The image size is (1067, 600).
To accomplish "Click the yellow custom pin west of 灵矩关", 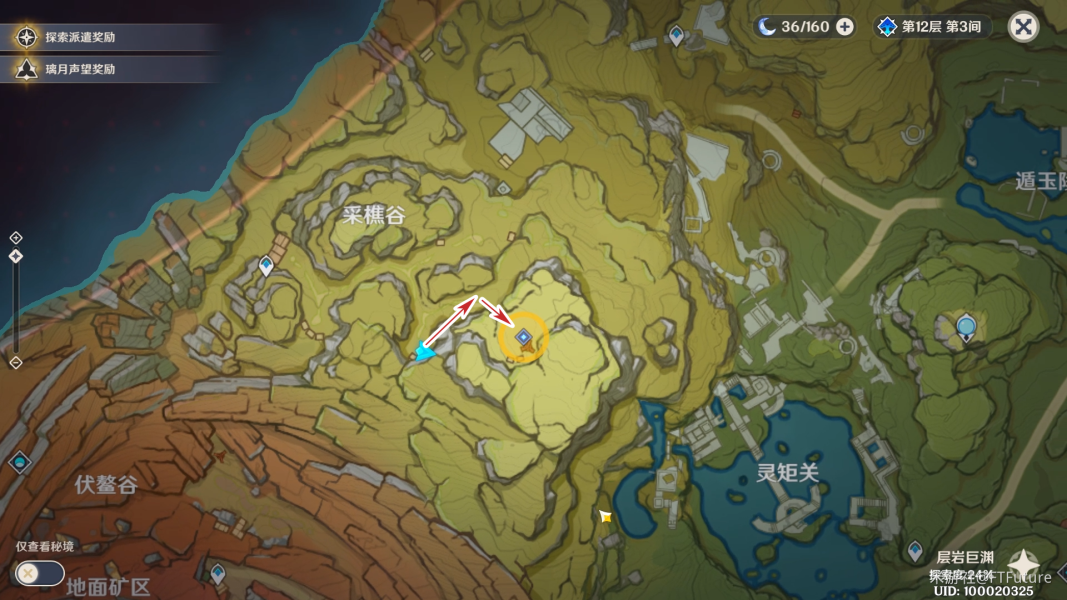I will pyautogui.click(x=605, y=516).
